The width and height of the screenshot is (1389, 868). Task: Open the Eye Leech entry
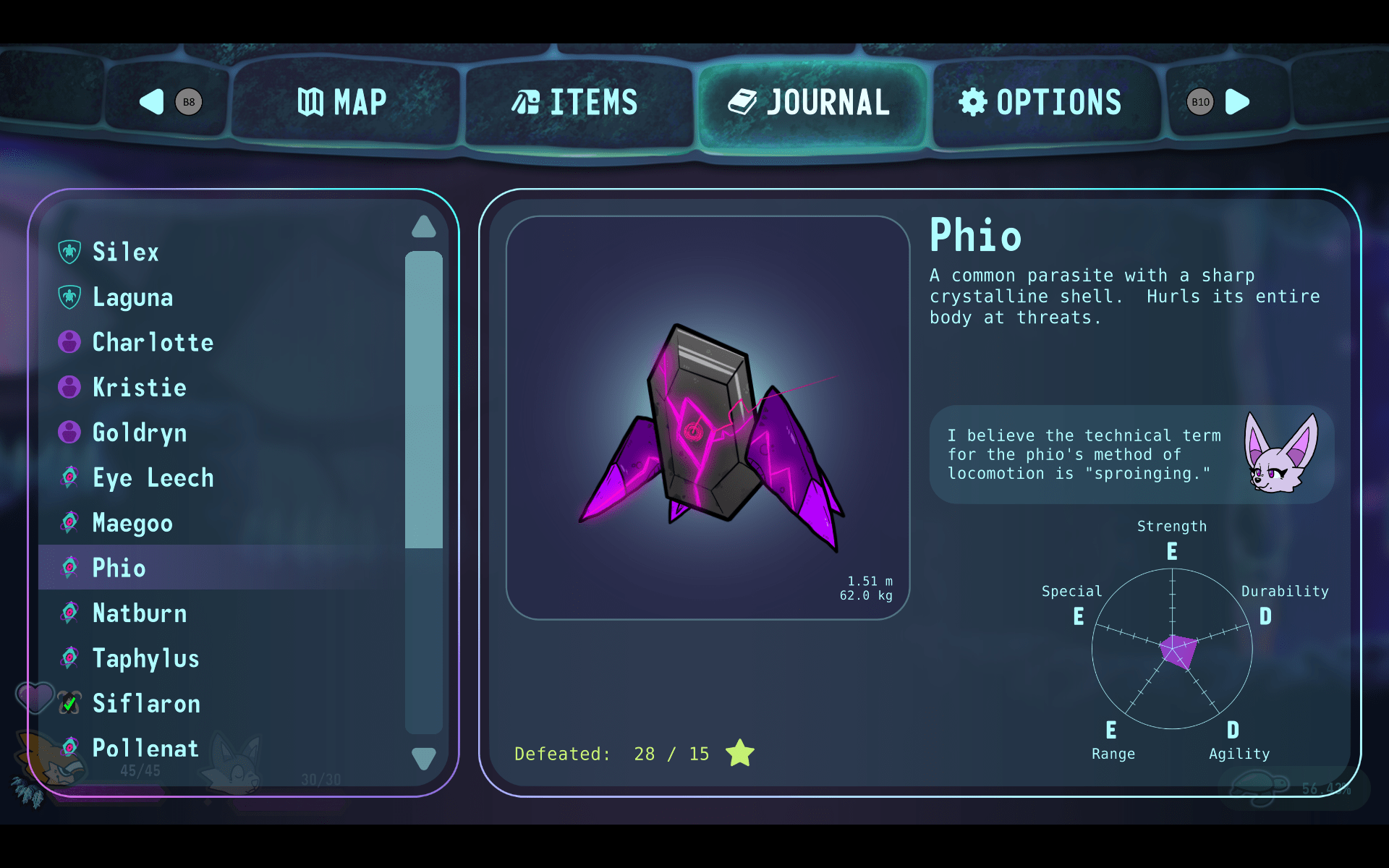tap(153, 478)
